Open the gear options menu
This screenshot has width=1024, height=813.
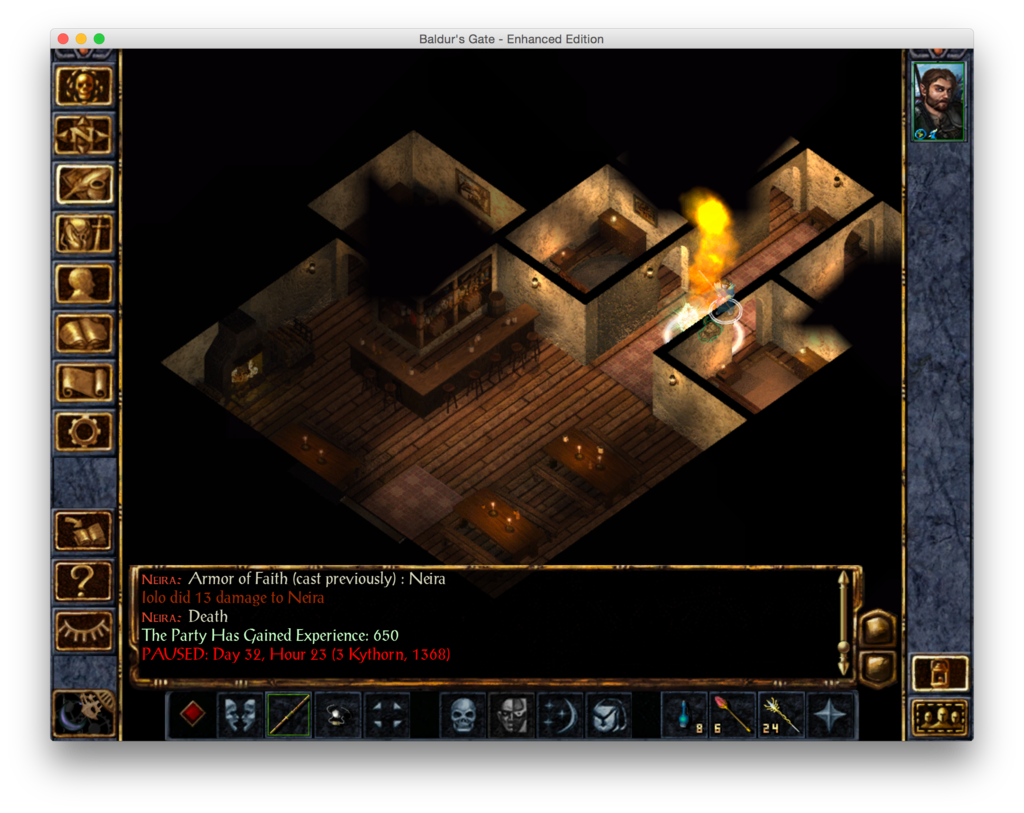click(84, 430)
